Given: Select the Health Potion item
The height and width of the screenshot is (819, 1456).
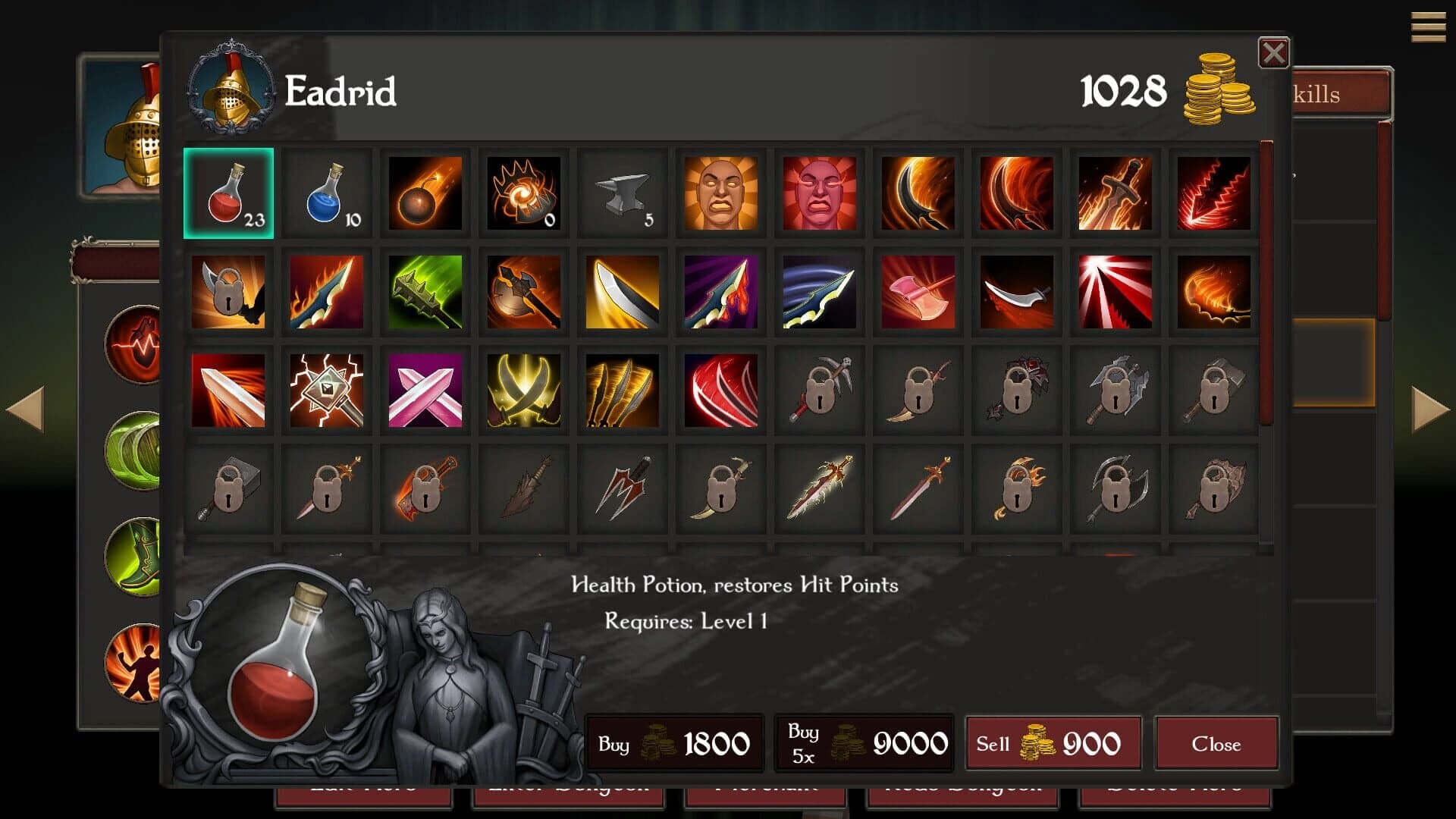Looking at the screenshot, I should tap(227, 193).
